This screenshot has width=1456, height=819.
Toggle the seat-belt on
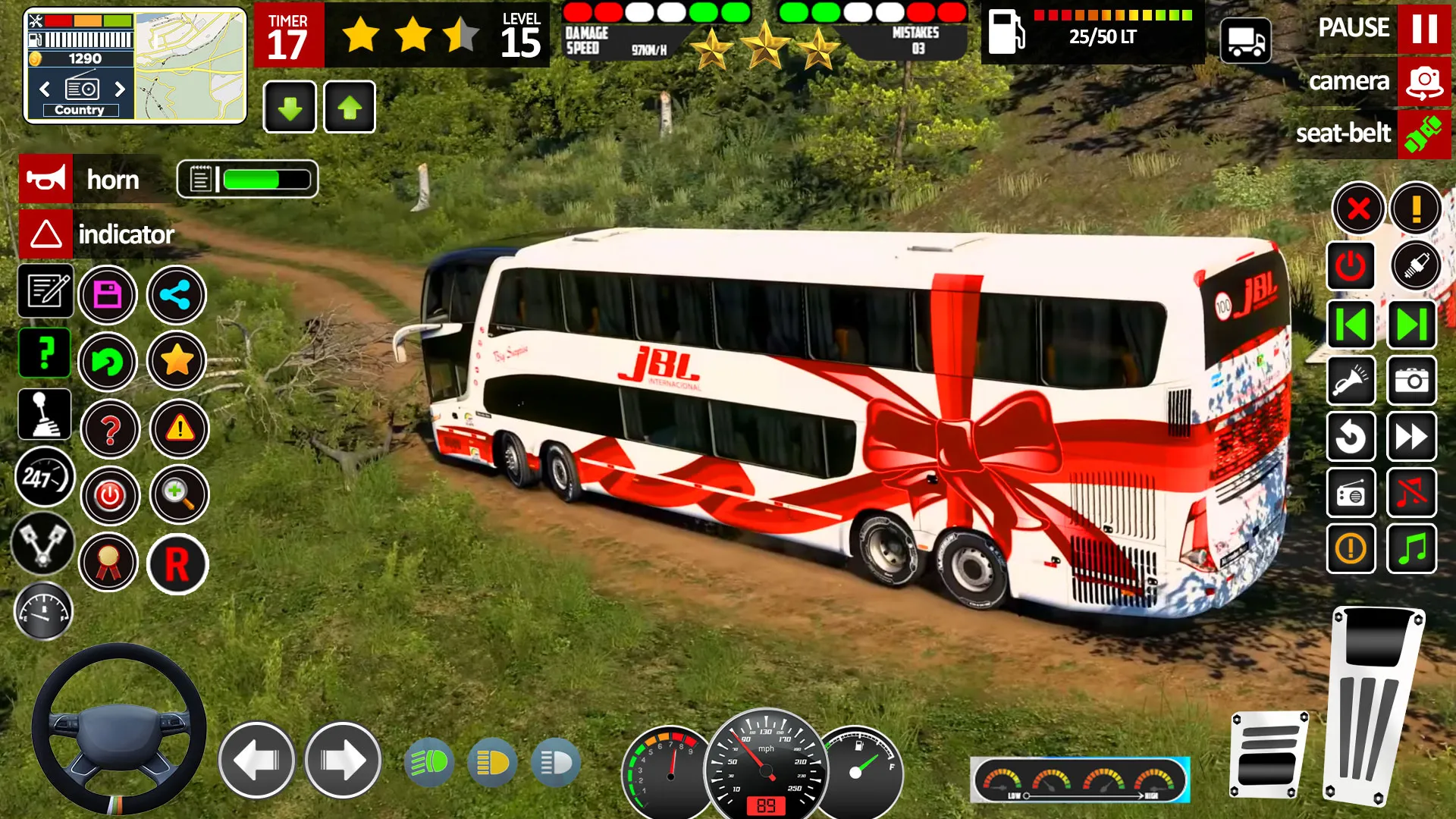click(x=1424, y=134)
